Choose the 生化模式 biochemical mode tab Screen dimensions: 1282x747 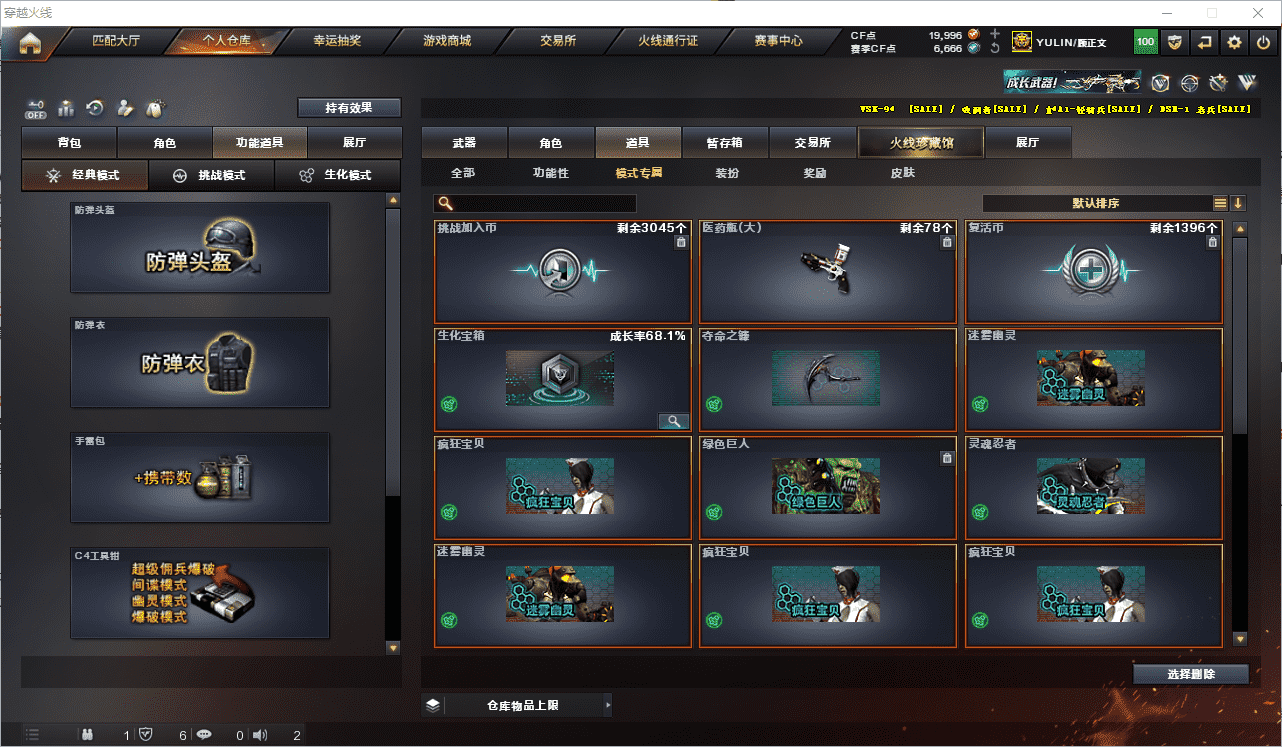point(336,175)
